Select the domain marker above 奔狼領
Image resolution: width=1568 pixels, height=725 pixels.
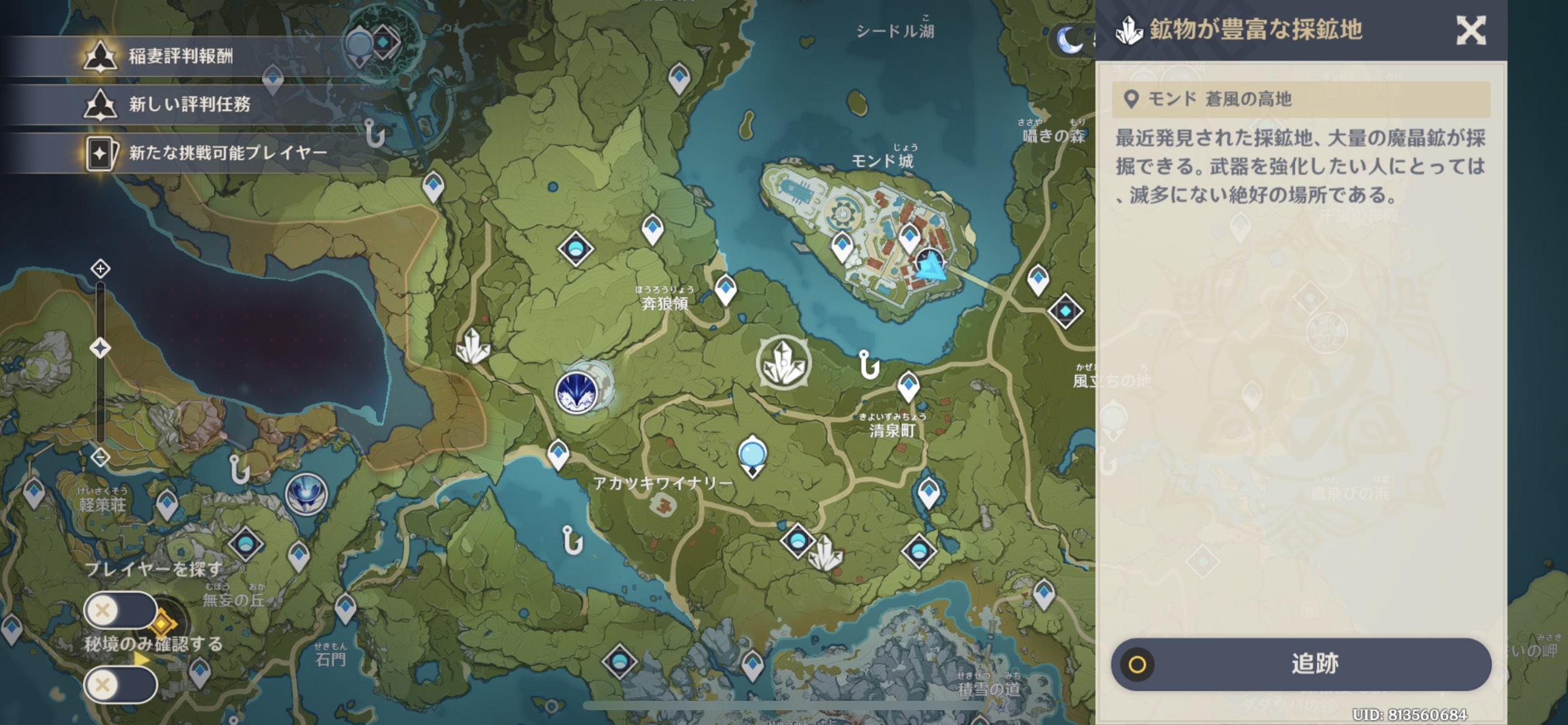[x=575, y=249]
